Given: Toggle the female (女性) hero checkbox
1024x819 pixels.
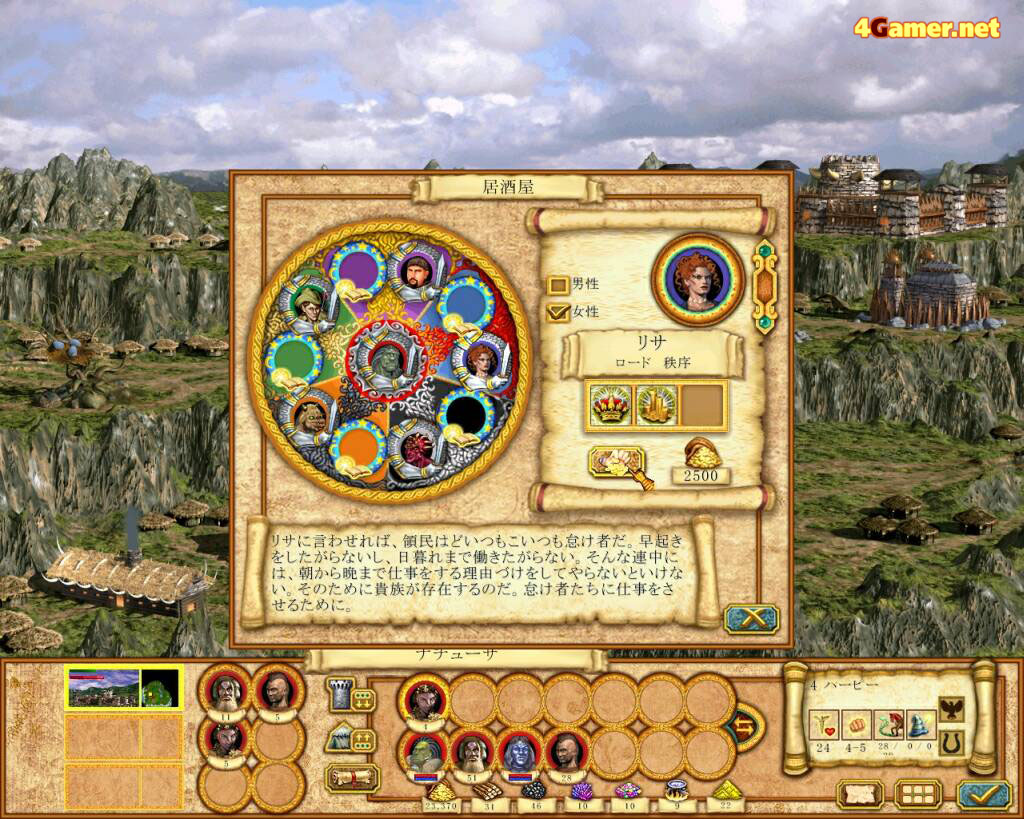Looking at the screenshot, I should pyautogui.click(x=558, y=313).
